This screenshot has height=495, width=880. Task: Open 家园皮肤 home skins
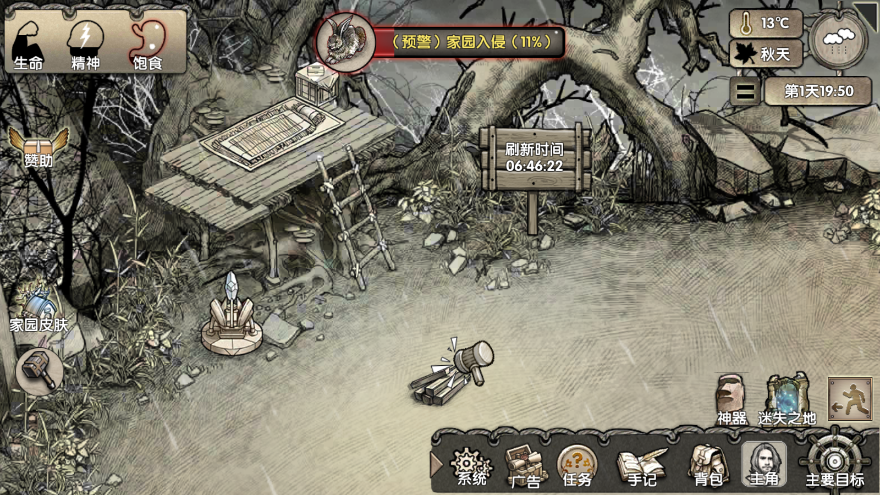[x=39, y=308]
